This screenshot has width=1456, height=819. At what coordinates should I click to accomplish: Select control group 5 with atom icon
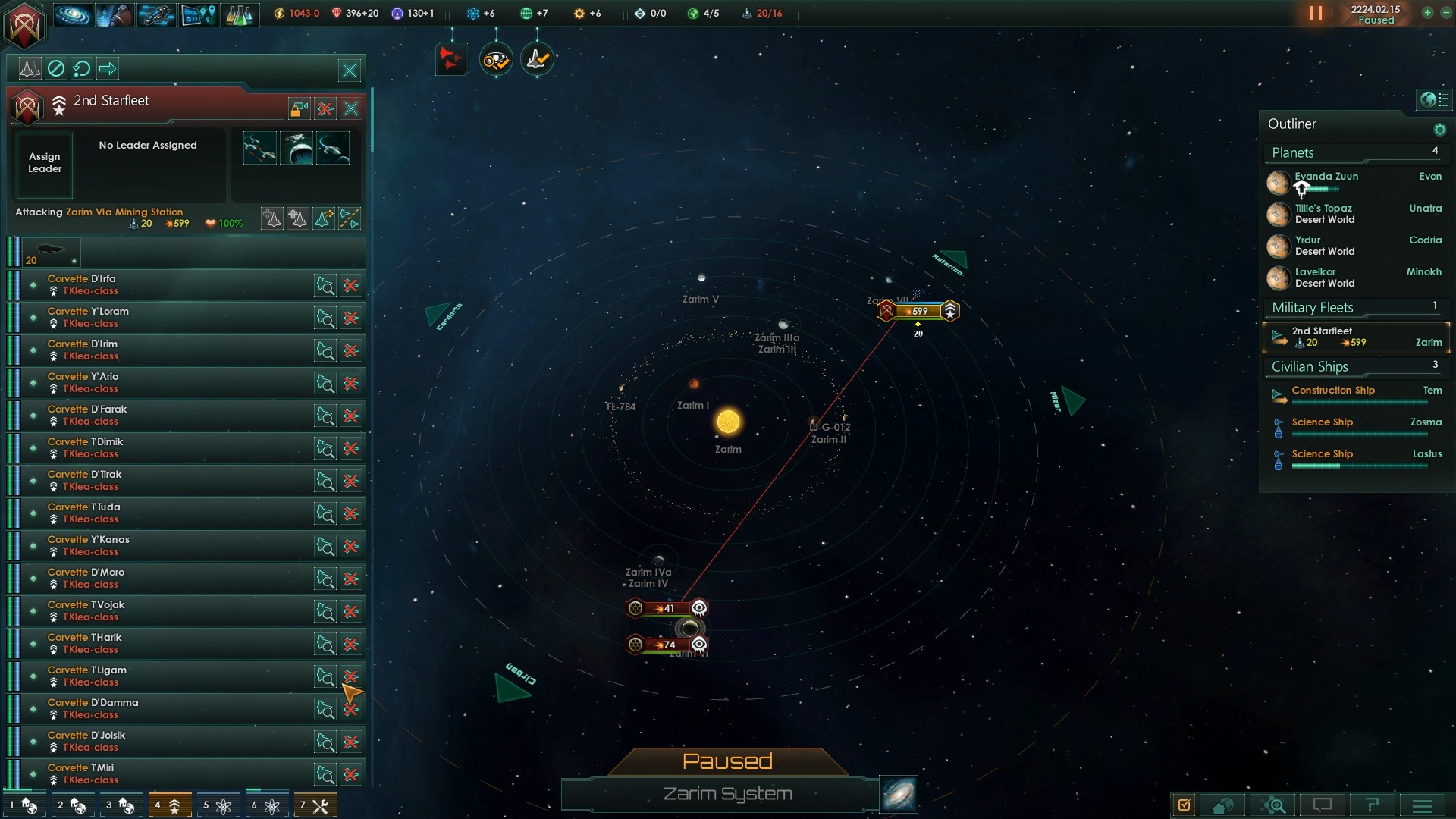(x=216, y=805)
